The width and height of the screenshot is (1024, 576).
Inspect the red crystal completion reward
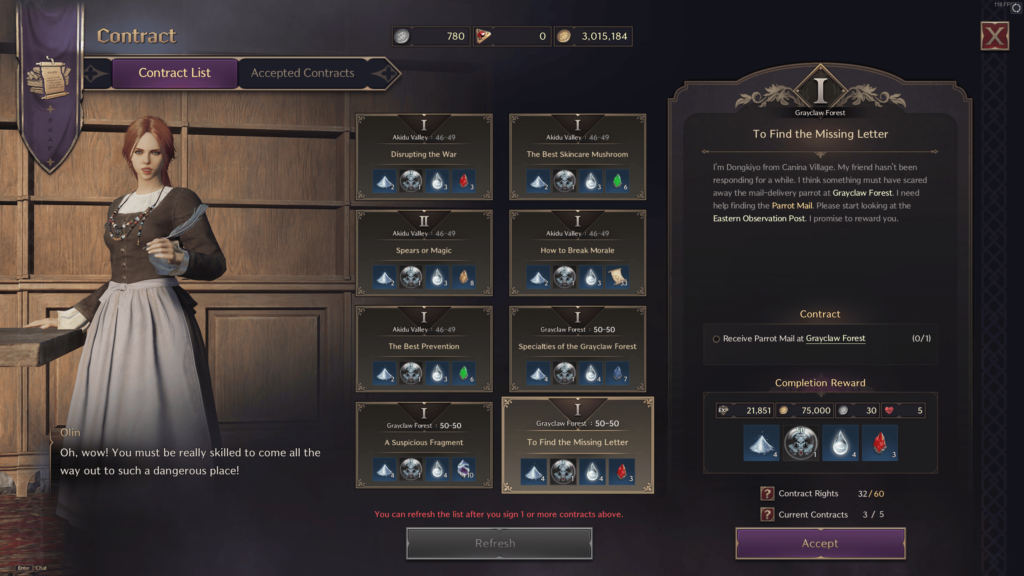(x=879, y=443)
